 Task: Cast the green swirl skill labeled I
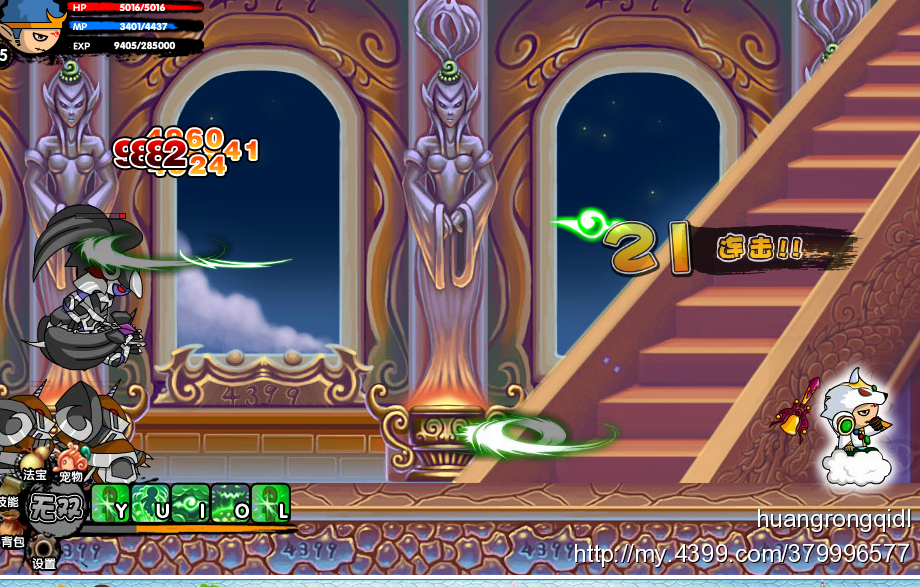pos(190,503)
